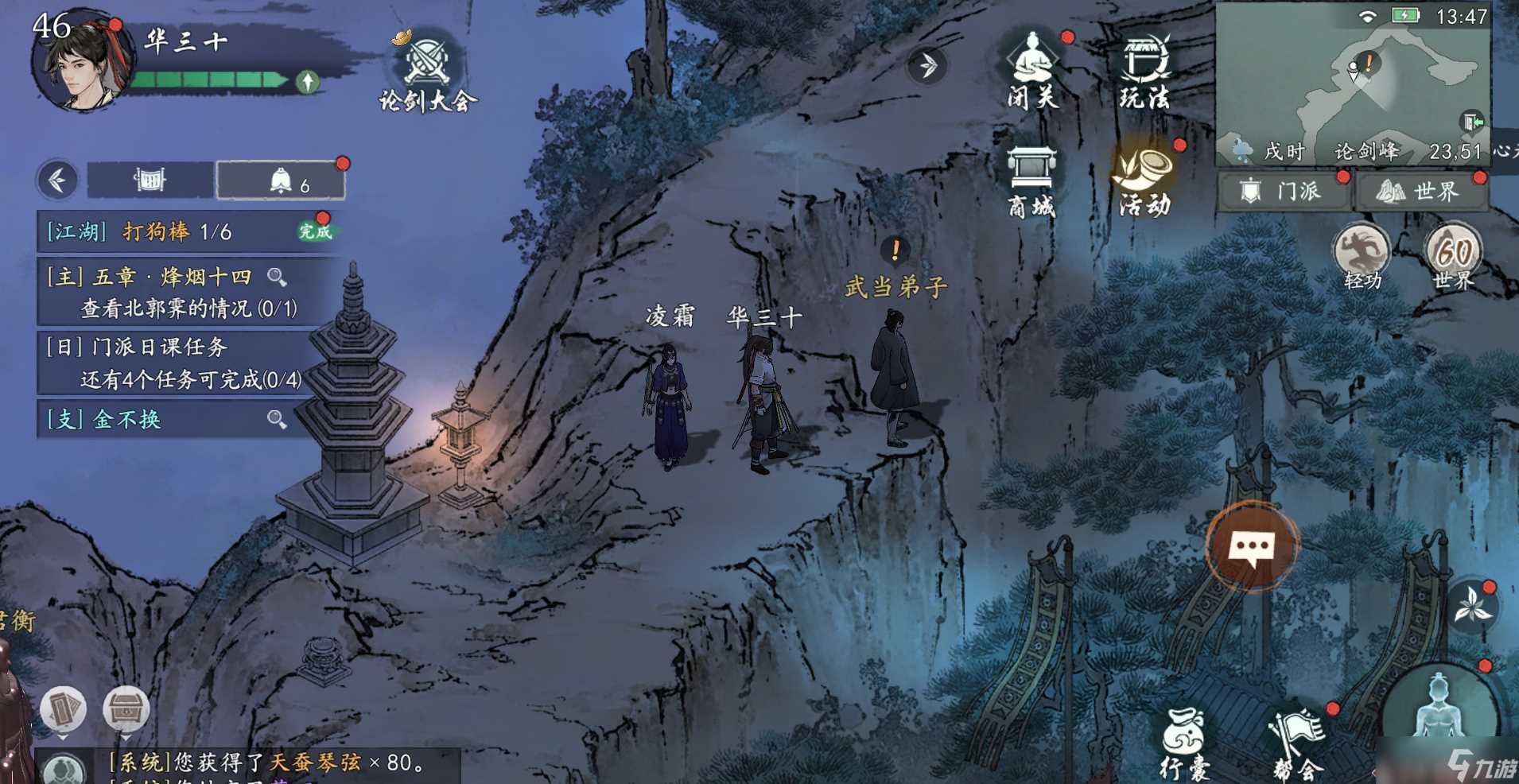Open the chat speech bubble button
Screen dimensions: 1519x784
click(1252, 547)
